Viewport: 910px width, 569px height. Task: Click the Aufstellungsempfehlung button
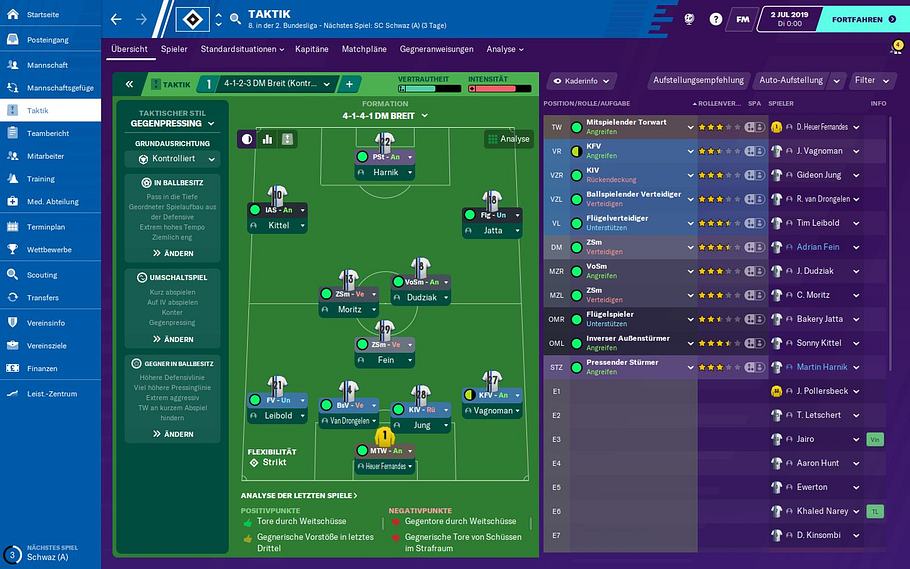(x=698, y=80)
